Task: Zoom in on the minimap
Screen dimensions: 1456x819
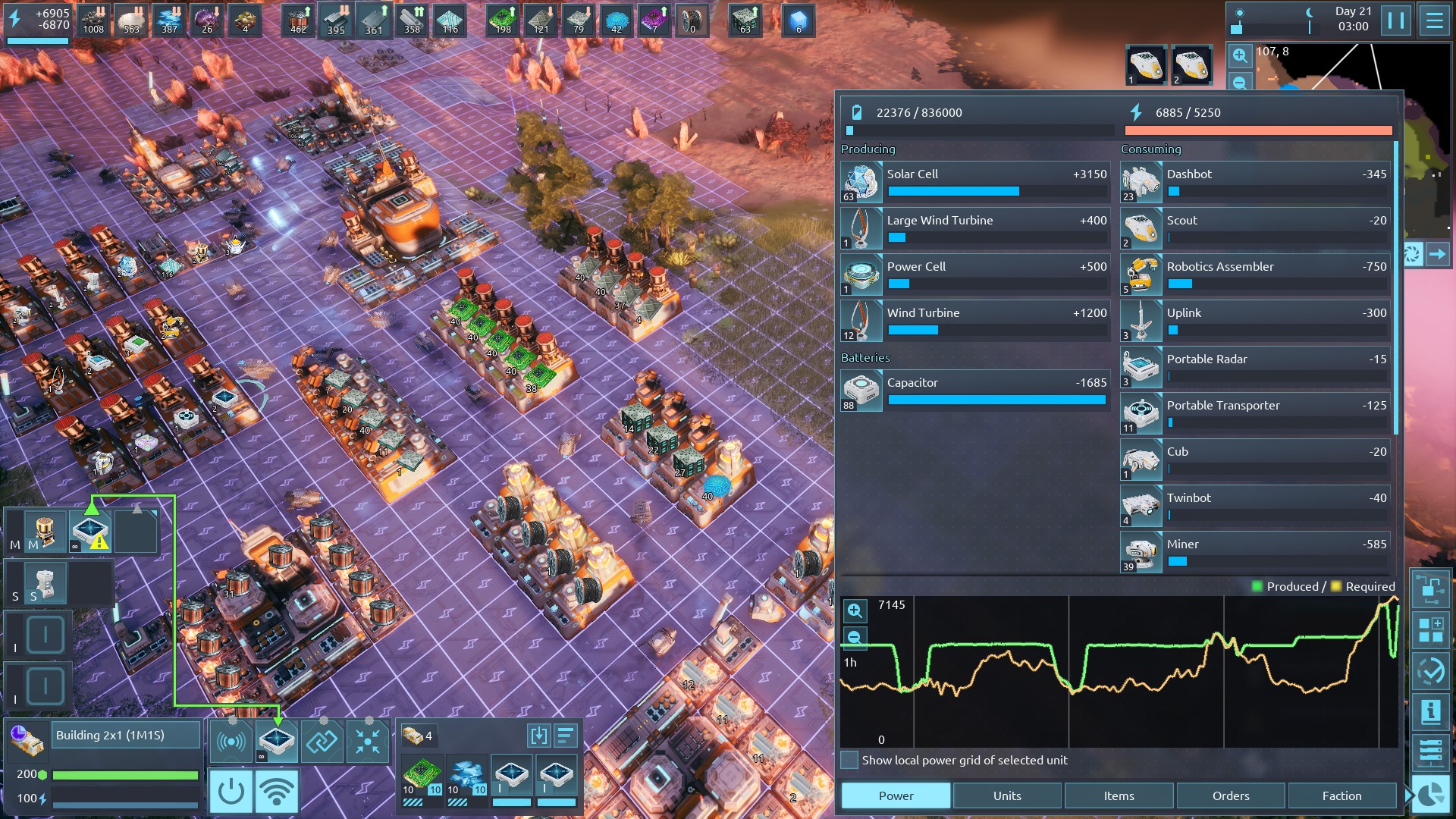Action: point(1239,55)
